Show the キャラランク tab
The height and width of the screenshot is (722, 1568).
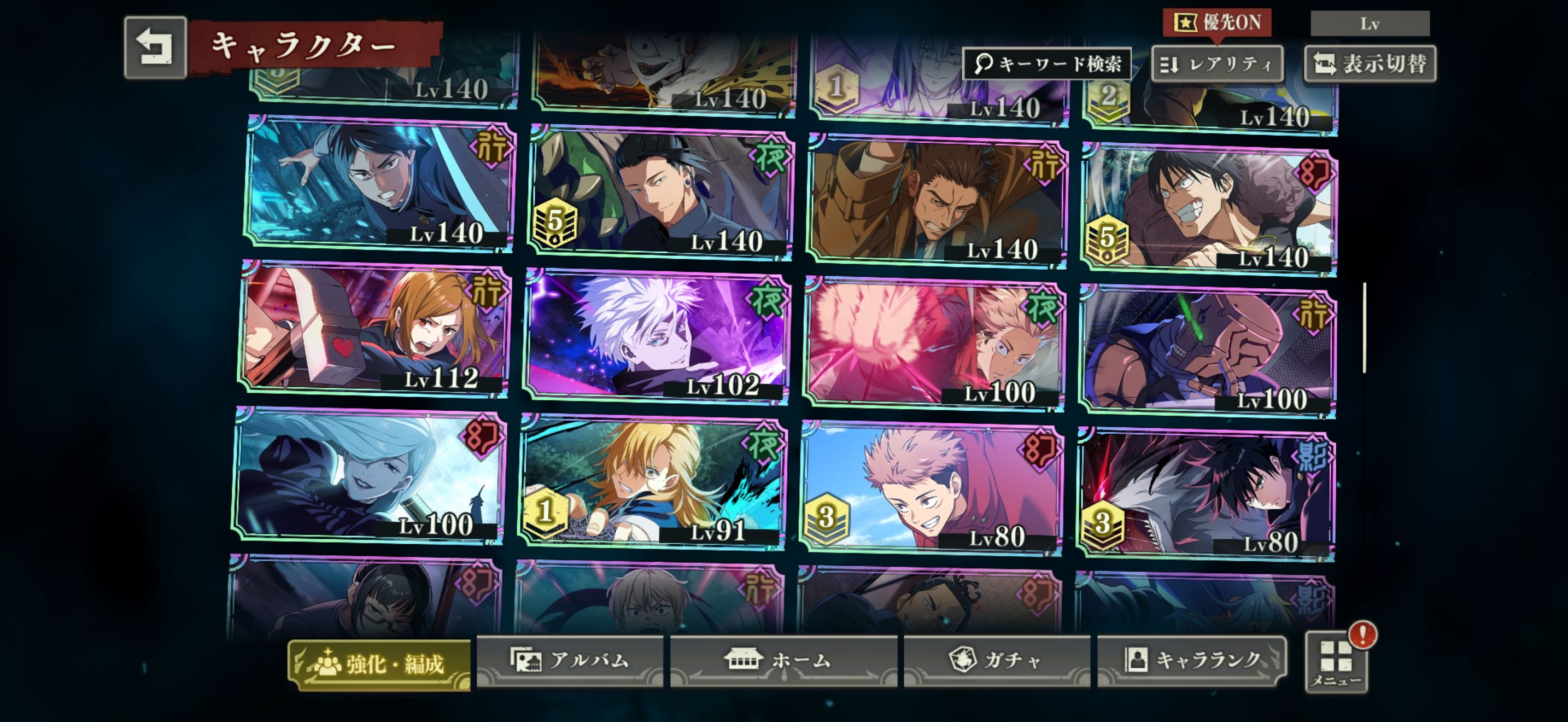pyautogui.click(x=1192, y=661)
